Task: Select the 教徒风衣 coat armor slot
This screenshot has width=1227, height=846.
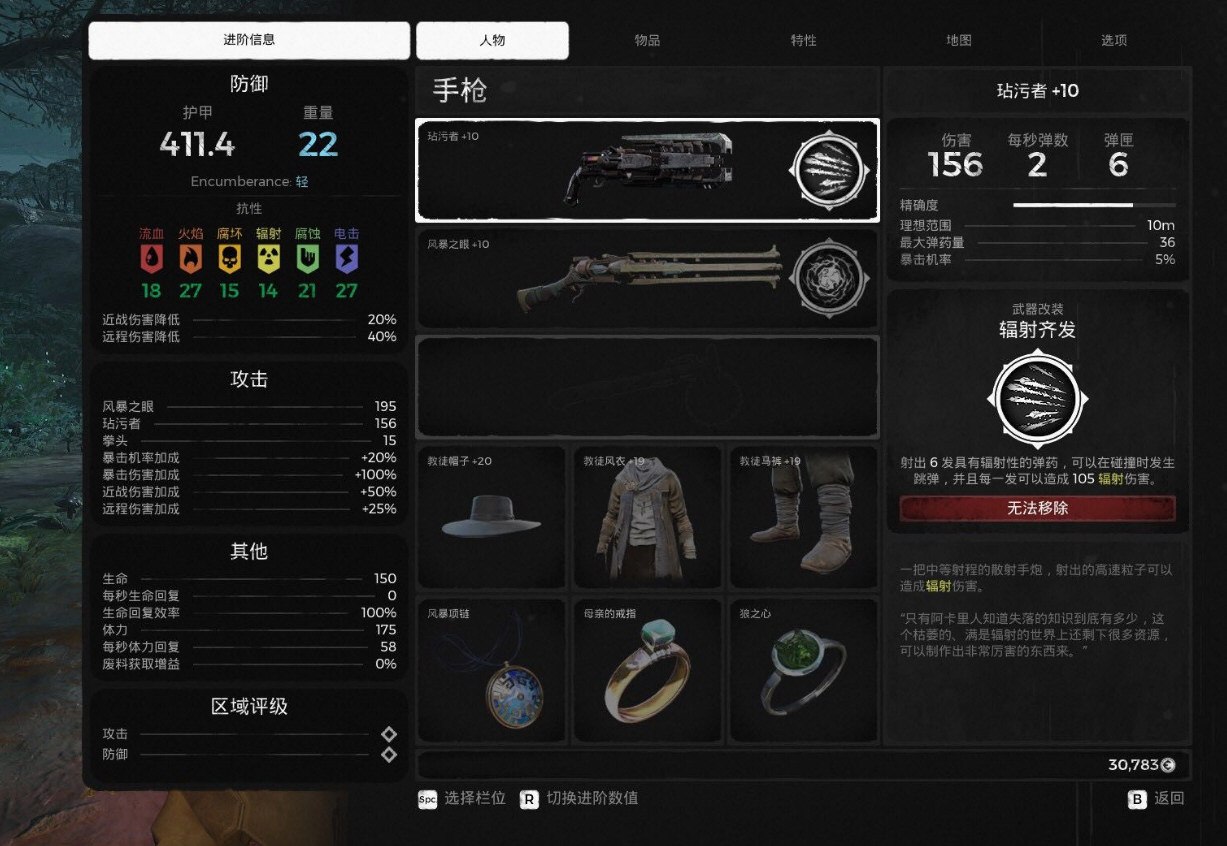Action: click(647, 517)
